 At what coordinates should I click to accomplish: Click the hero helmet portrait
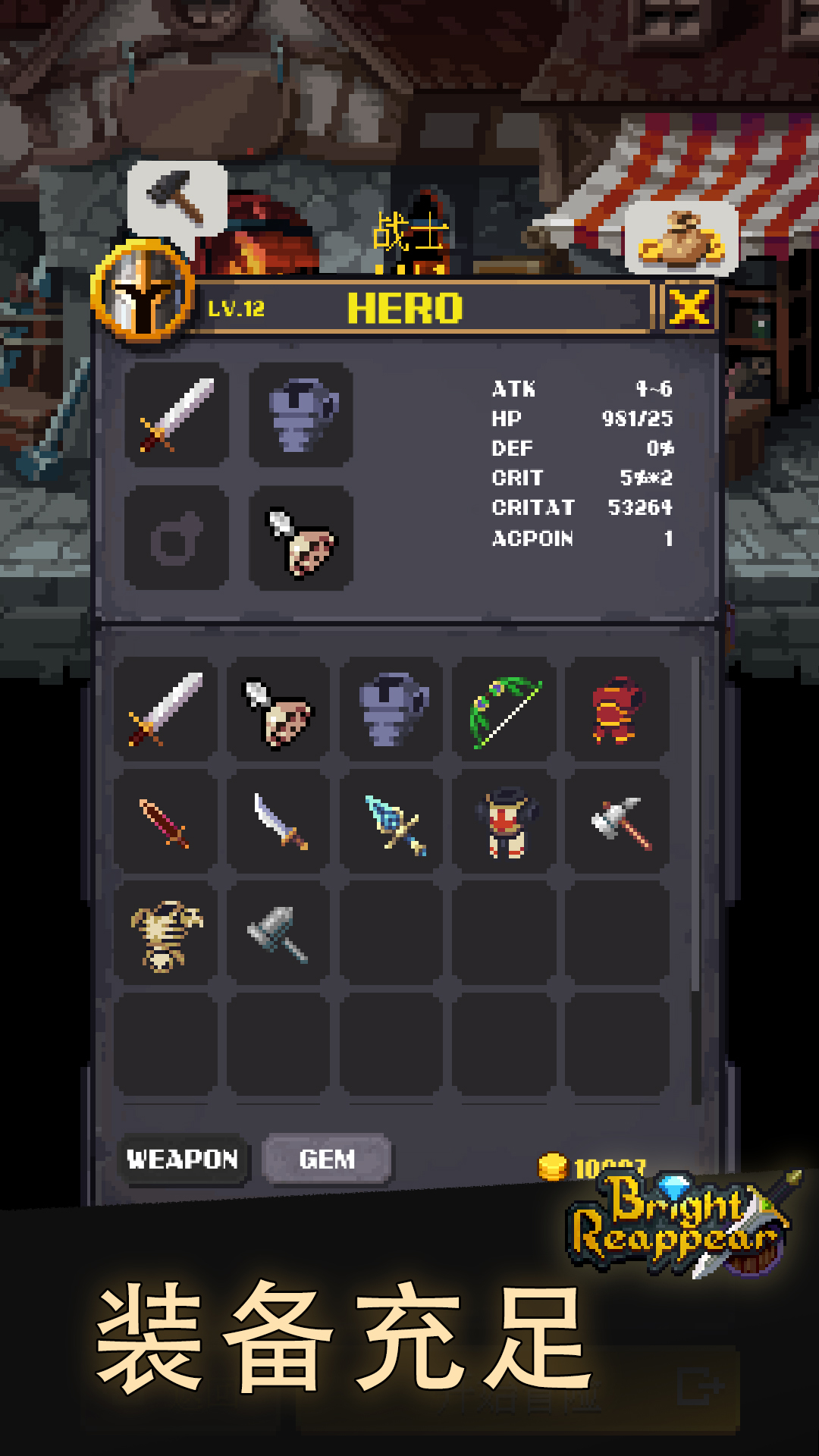(x=143, y=290)
